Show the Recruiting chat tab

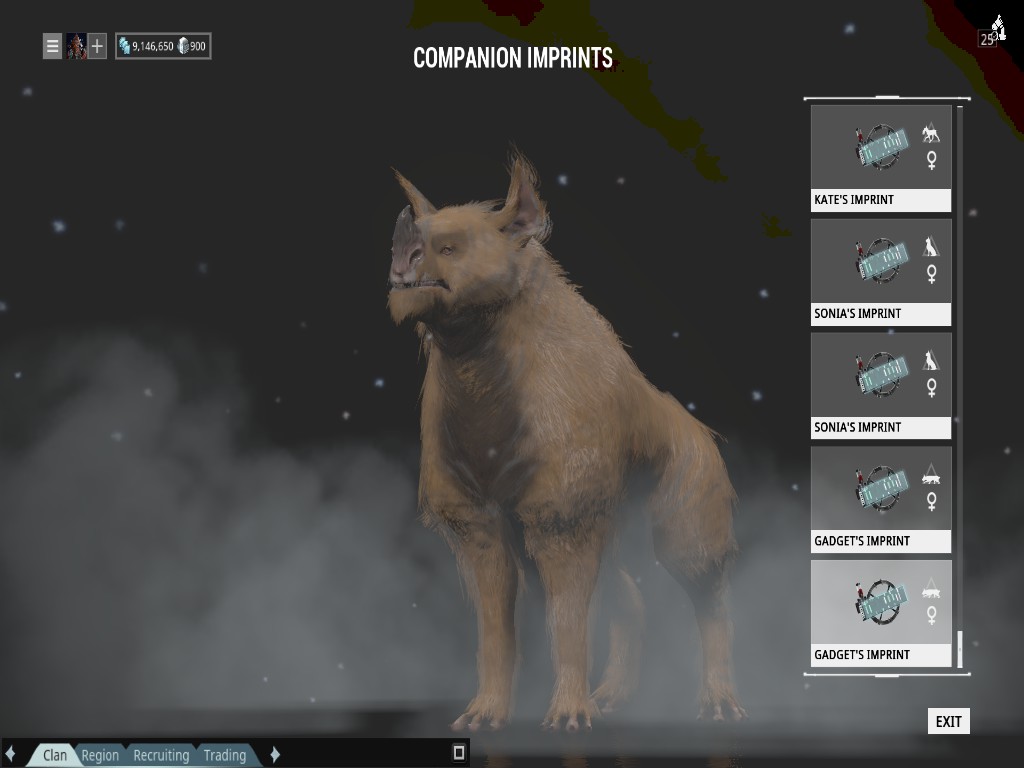tap(161, 755)
